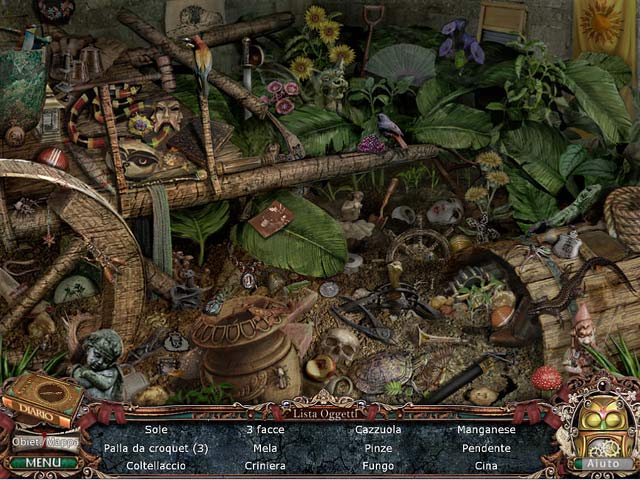Screen dimensions: 640x480
Task: Click 'Pinze' list entry
Action: 378,448
